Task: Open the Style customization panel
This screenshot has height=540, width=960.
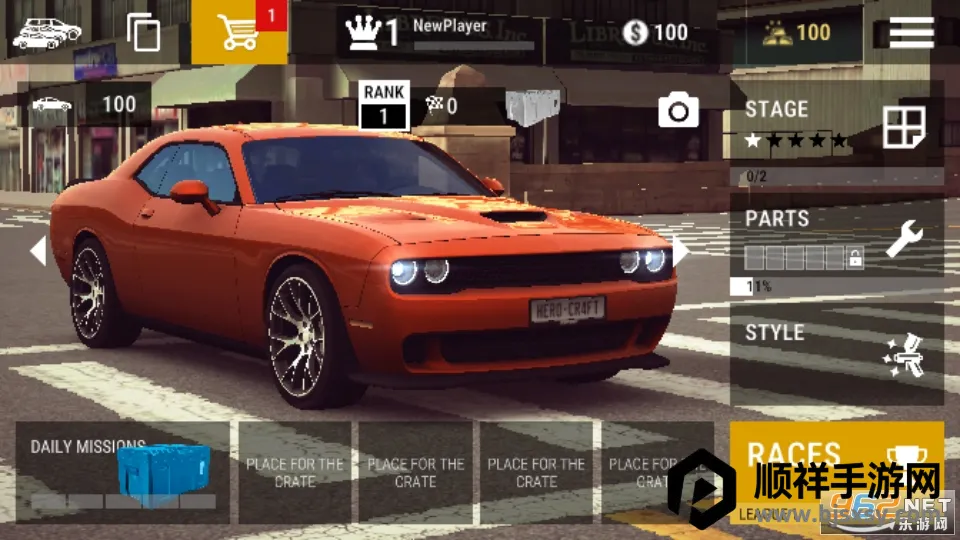Action: click(x=836, y=352)
